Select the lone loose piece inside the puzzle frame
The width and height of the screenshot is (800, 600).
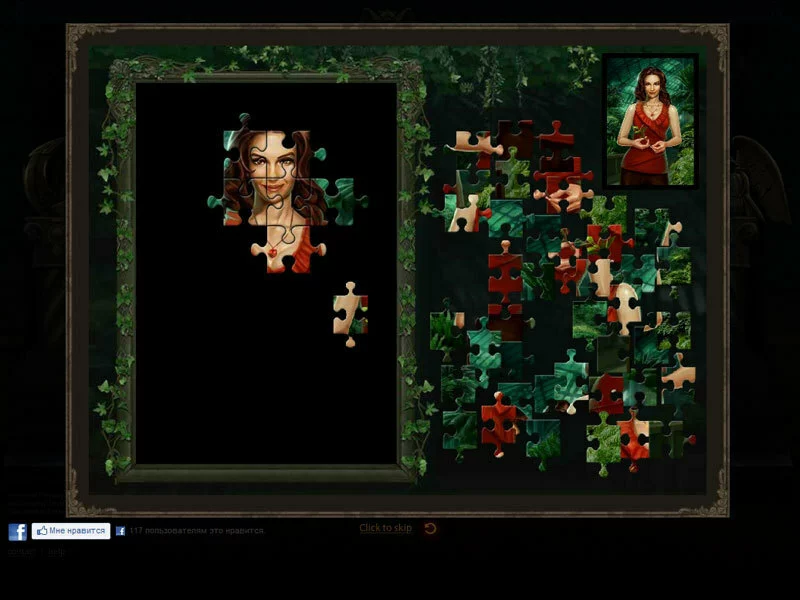(350, 312)
